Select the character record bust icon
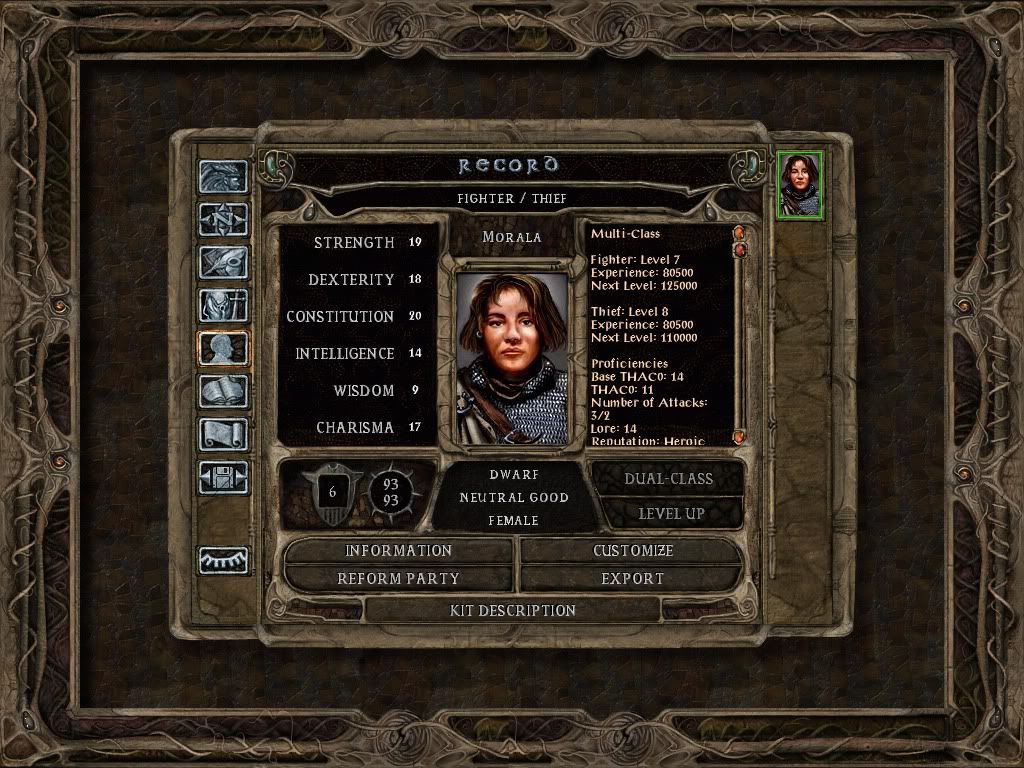The height and width of the screenshot is (768, 1024). (222, 349)
